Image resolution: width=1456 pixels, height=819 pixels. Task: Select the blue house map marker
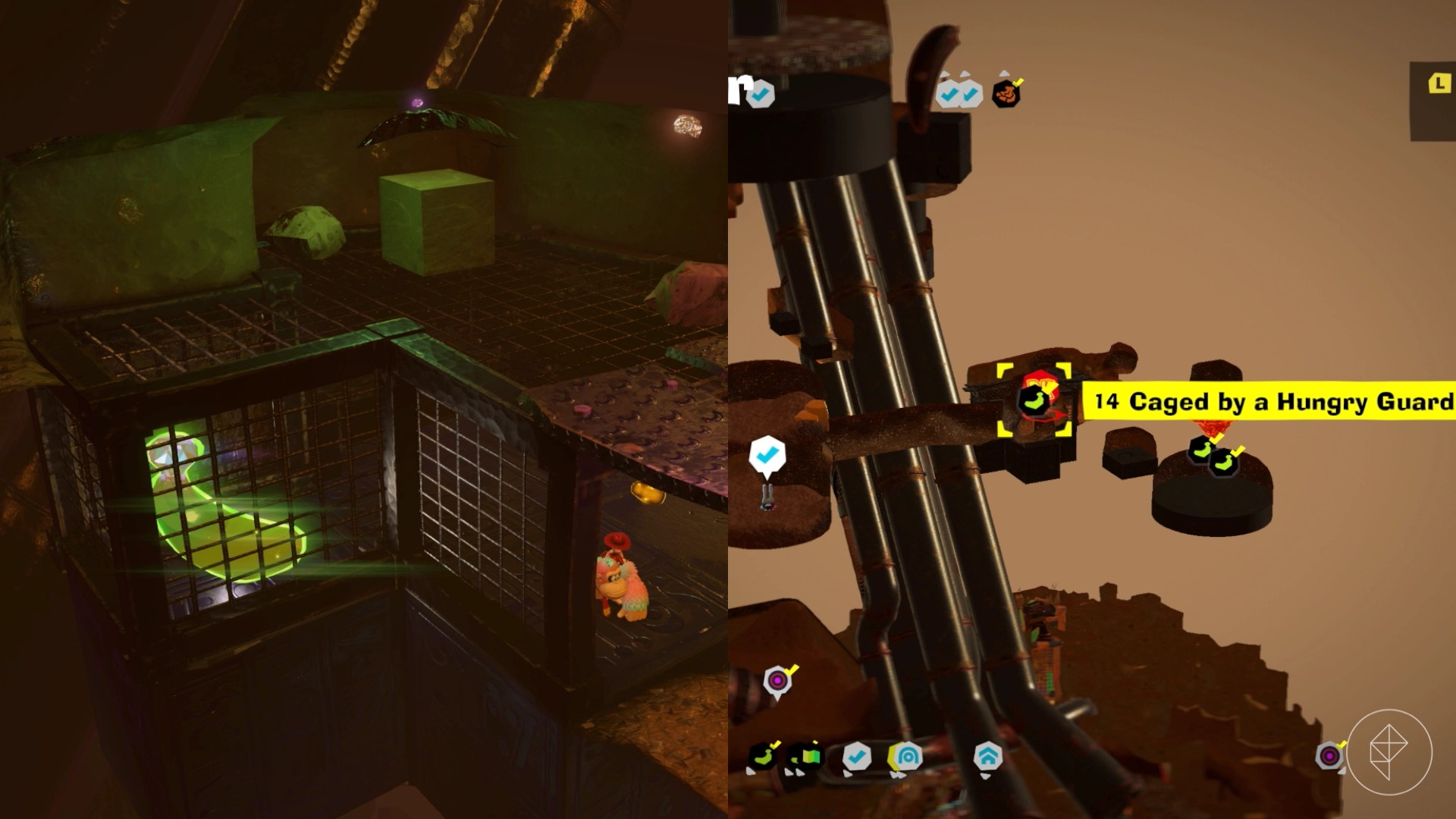987,756
